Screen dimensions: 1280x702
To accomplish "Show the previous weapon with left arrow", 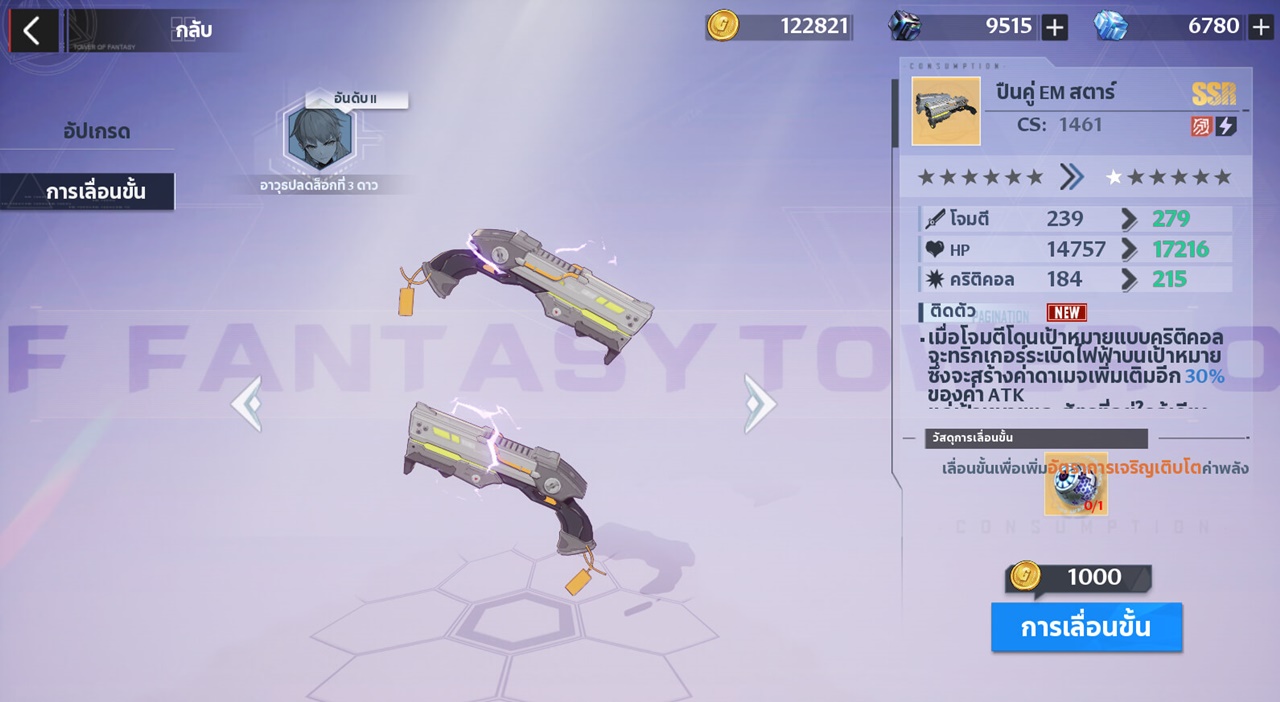I will pyautogui.click(x=246, y=404).
